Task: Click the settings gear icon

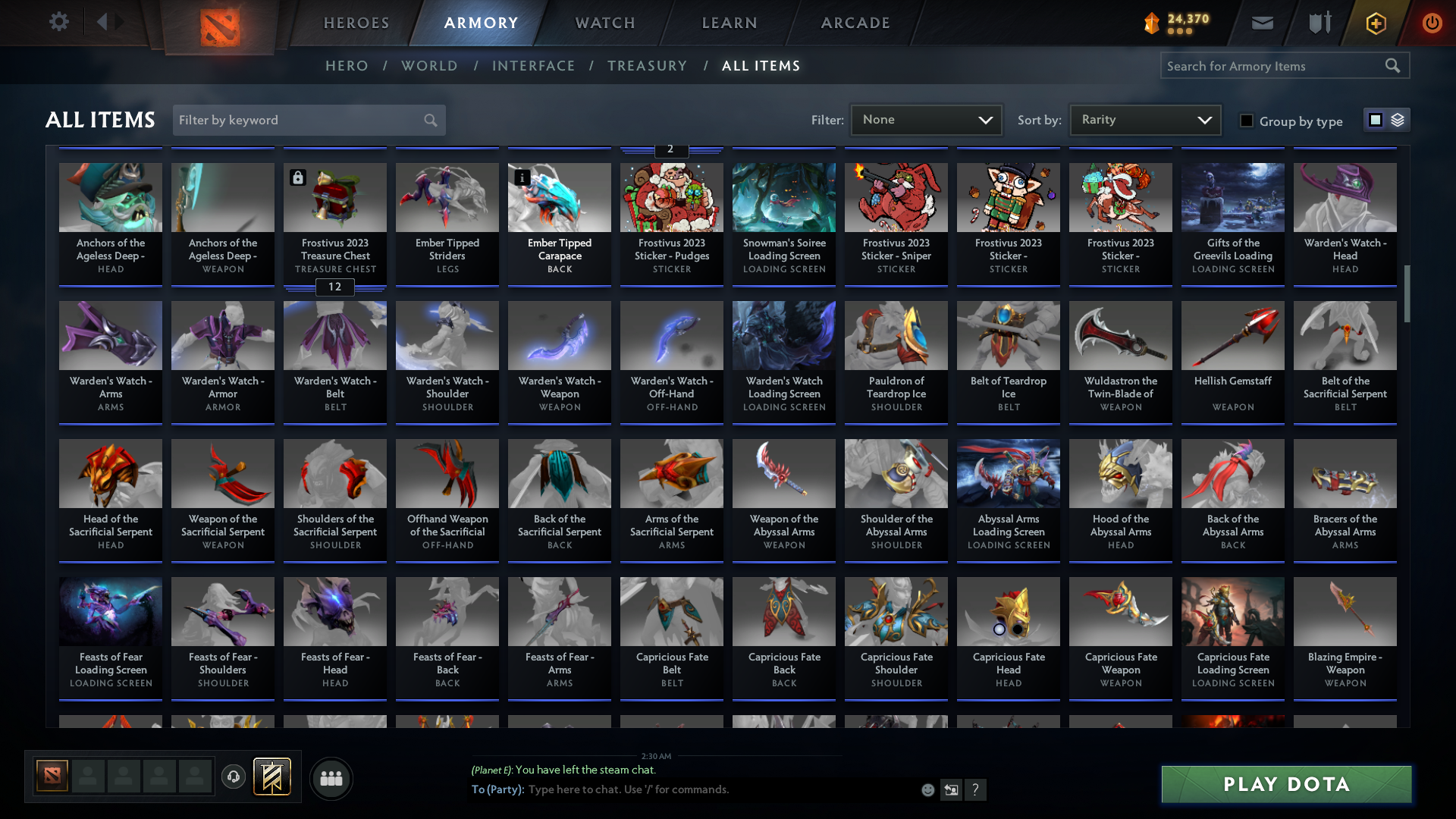Action: pos(59,22)
